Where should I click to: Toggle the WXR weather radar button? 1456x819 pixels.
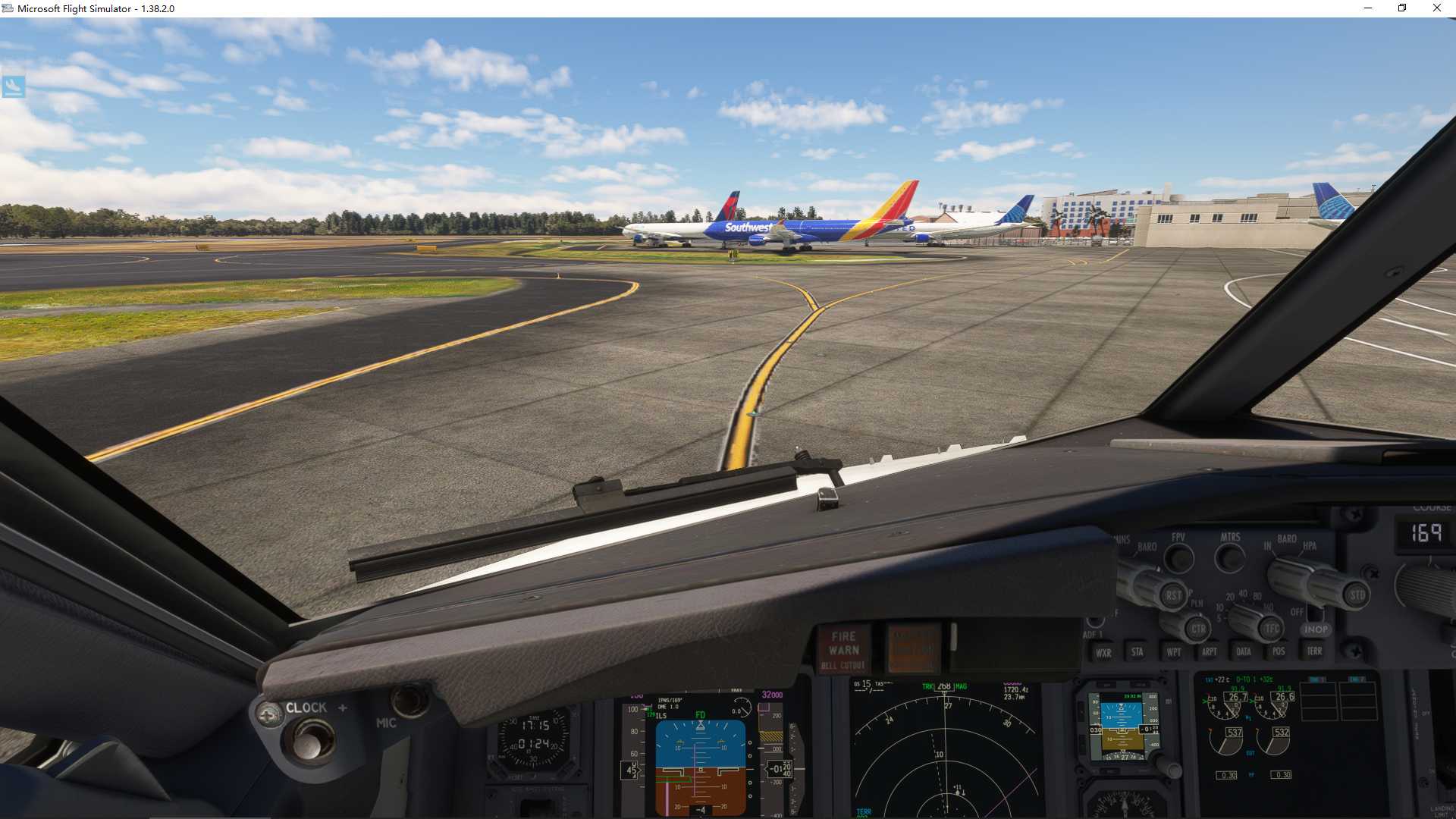pyautogui.click(x=1103, y=652)
